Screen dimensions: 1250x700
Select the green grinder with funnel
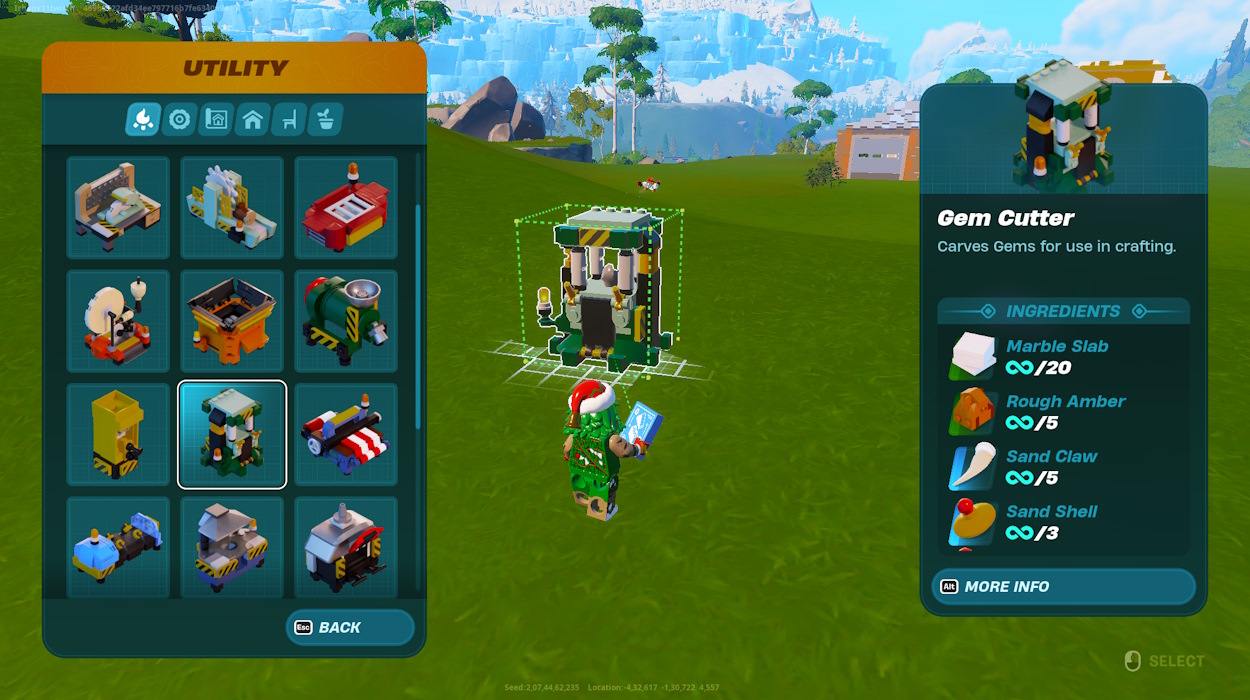[x=346, y=321]
